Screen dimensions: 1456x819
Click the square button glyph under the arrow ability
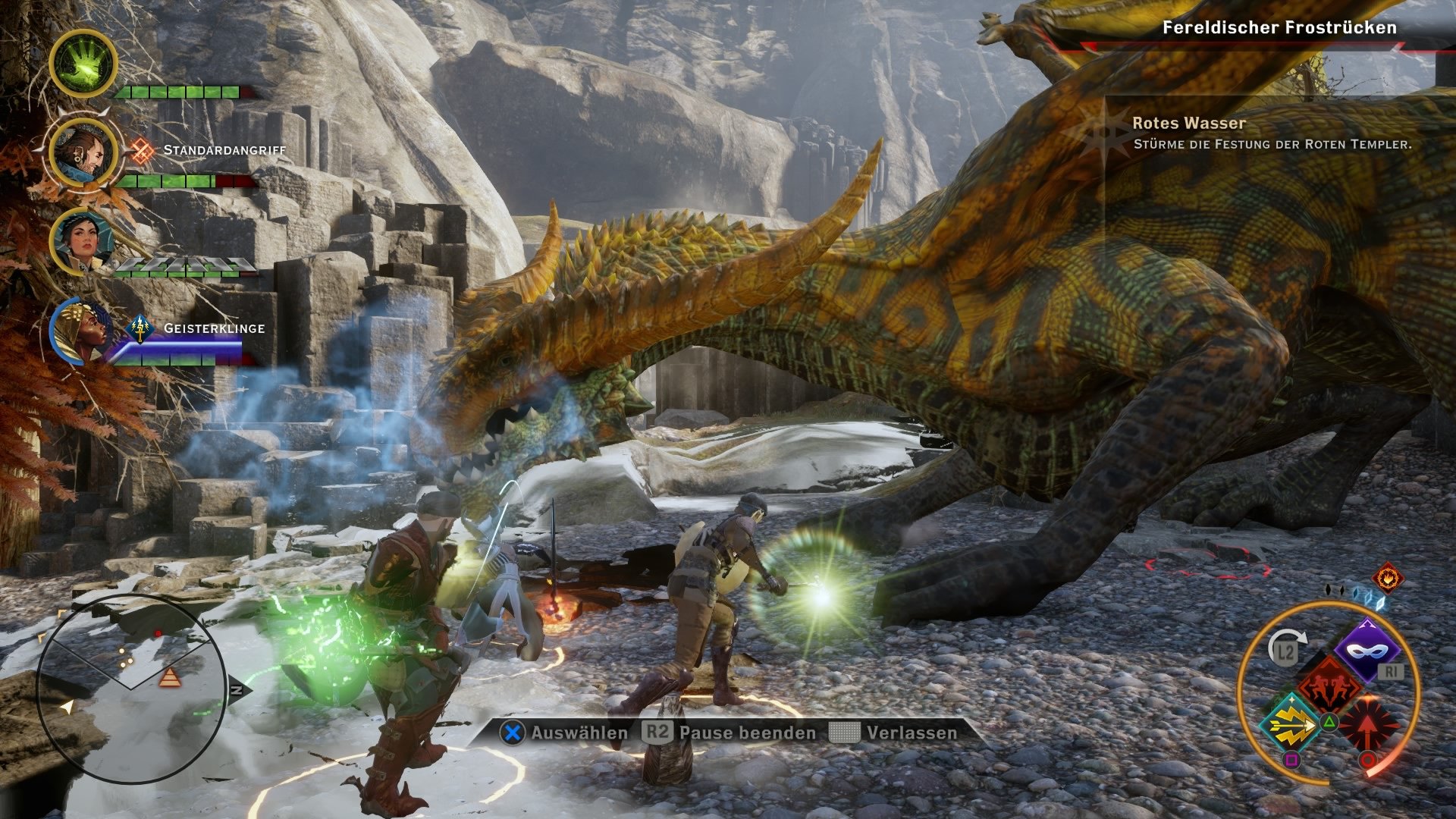[1292, 759]
